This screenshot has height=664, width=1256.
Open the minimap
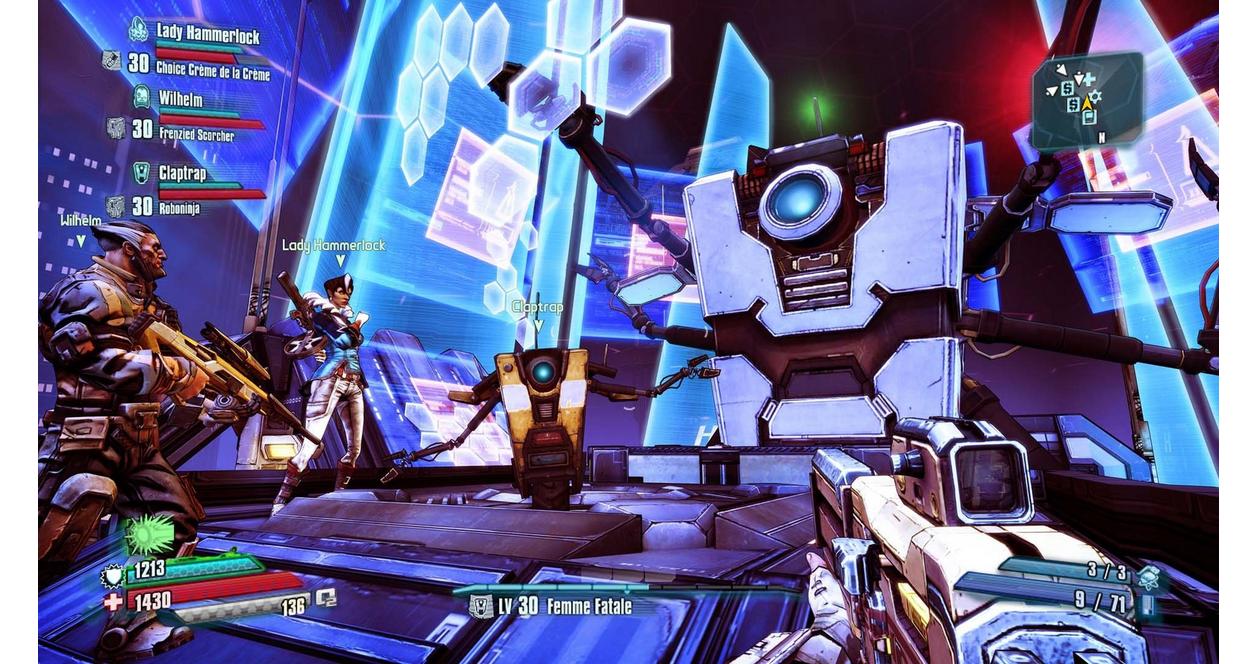point(1086,97)
